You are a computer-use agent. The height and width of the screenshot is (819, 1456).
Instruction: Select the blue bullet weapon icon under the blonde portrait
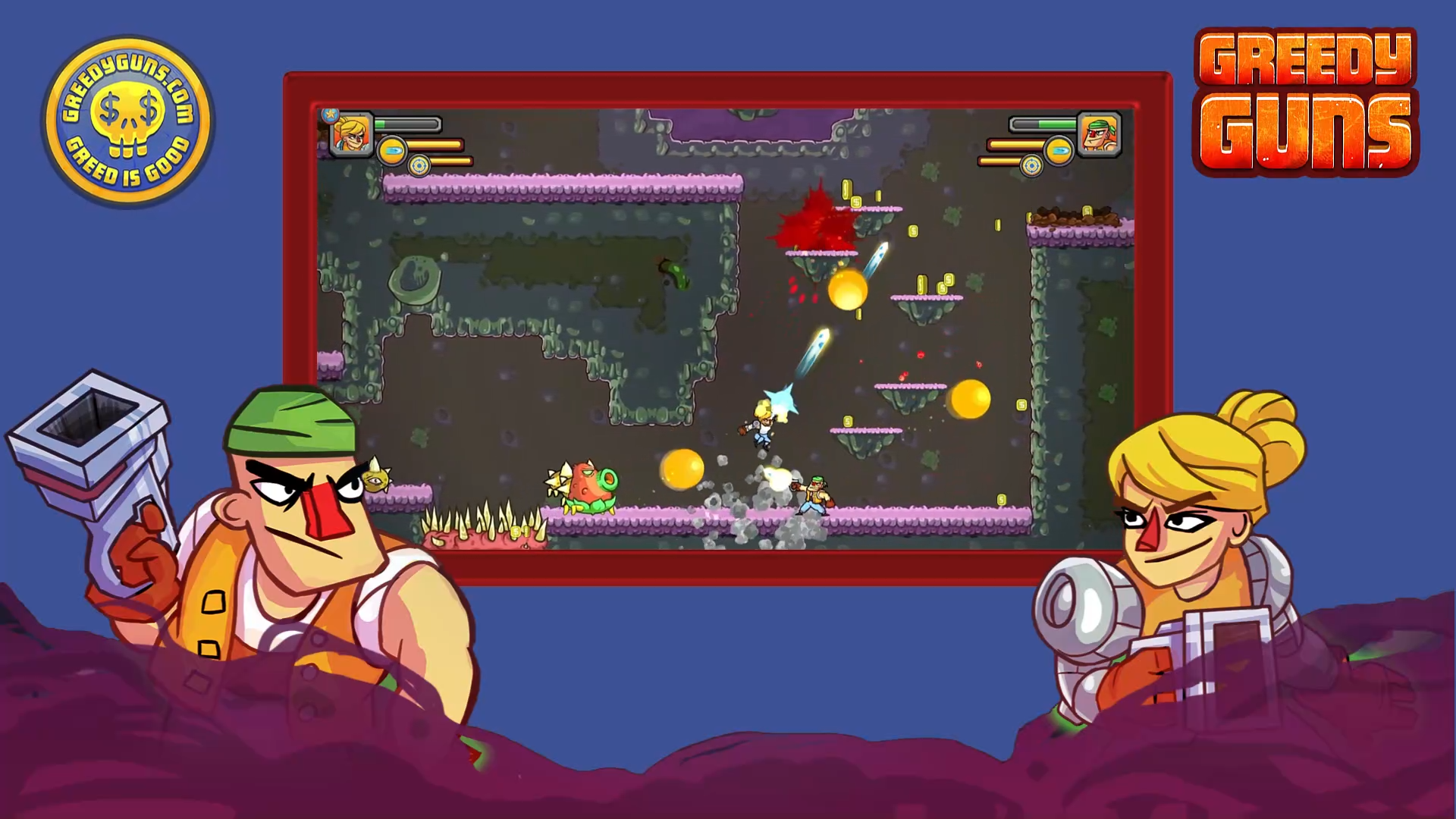tap(392, 151)
